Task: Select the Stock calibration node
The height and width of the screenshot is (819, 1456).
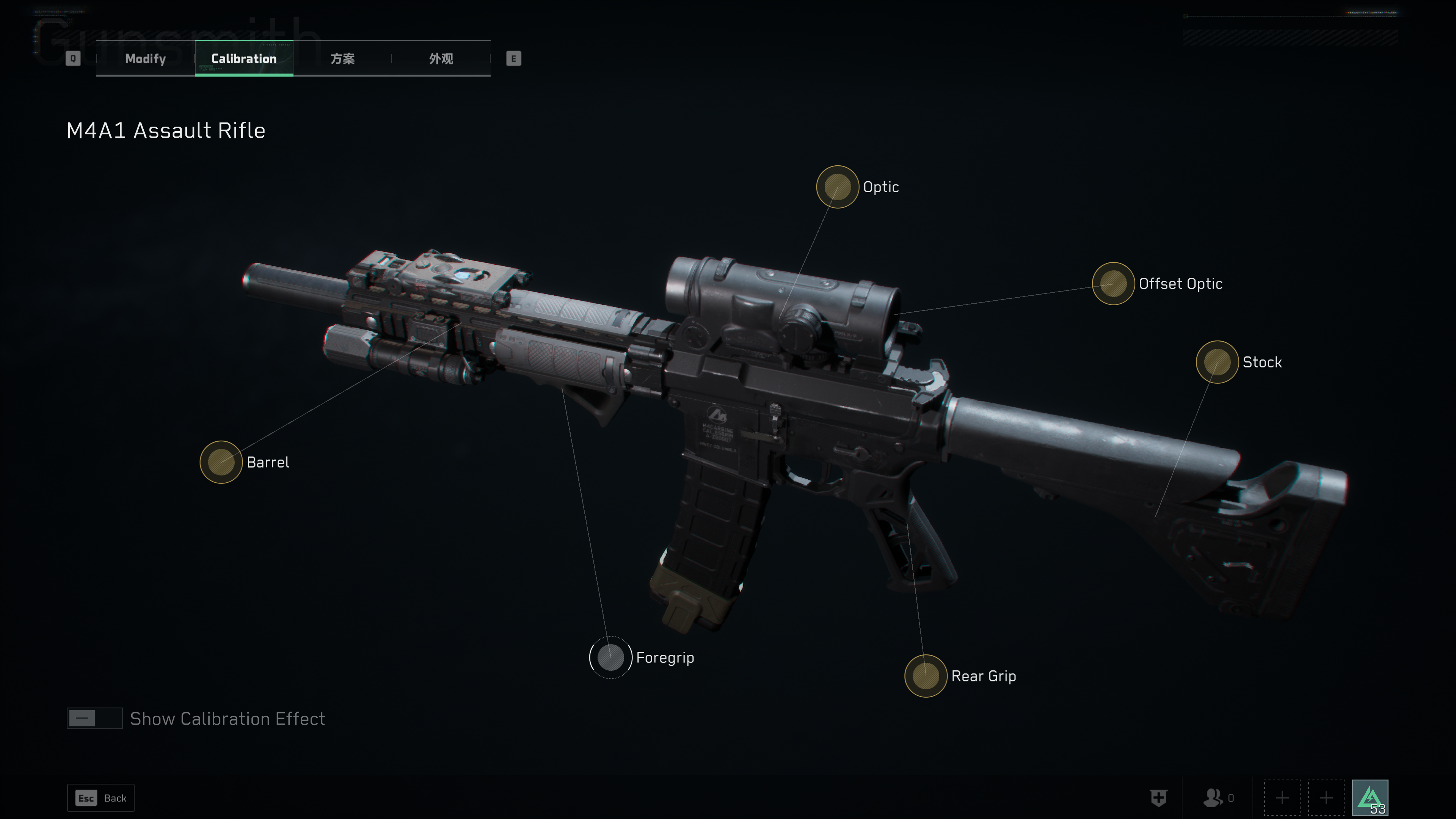Action: pos(1217,362)
